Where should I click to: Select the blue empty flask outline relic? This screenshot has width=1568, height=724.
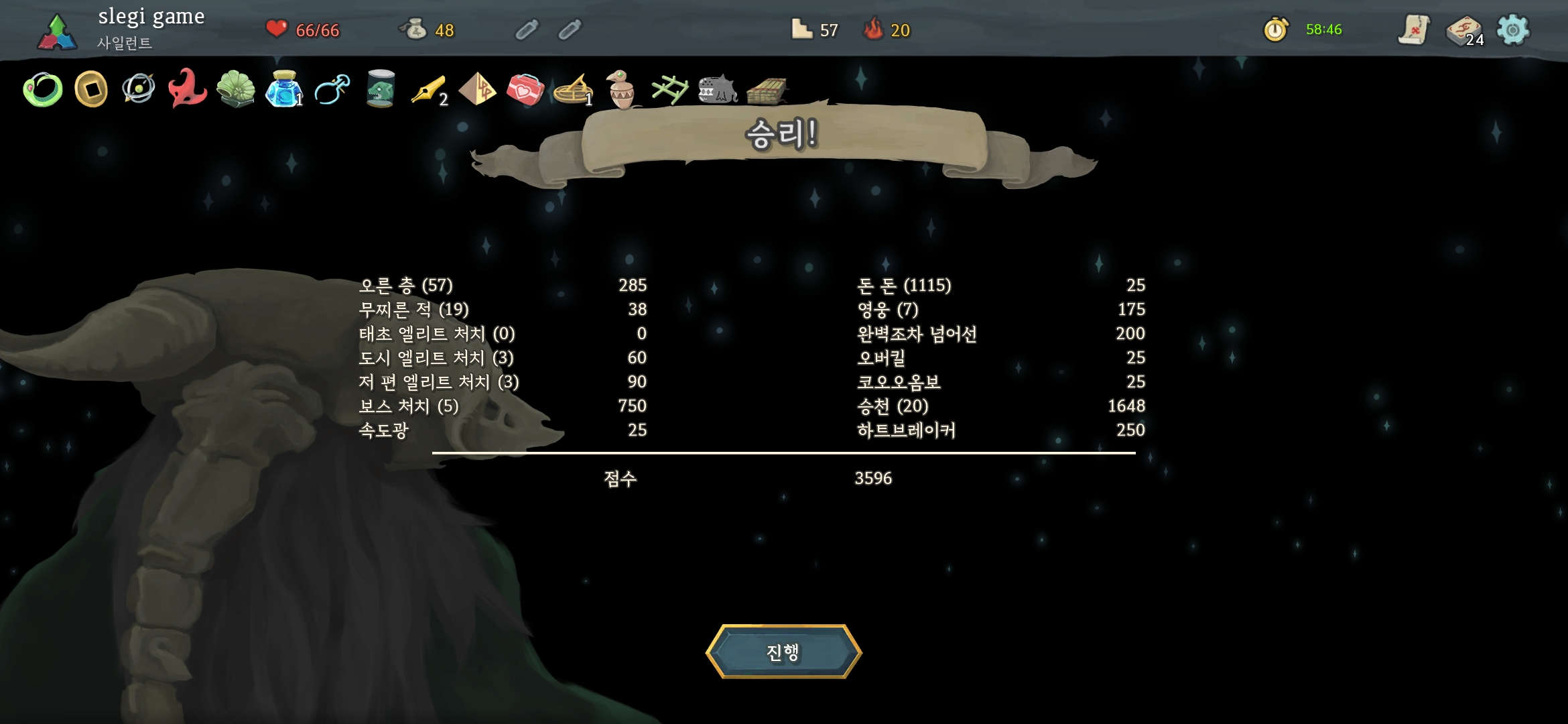click(332, 89)
